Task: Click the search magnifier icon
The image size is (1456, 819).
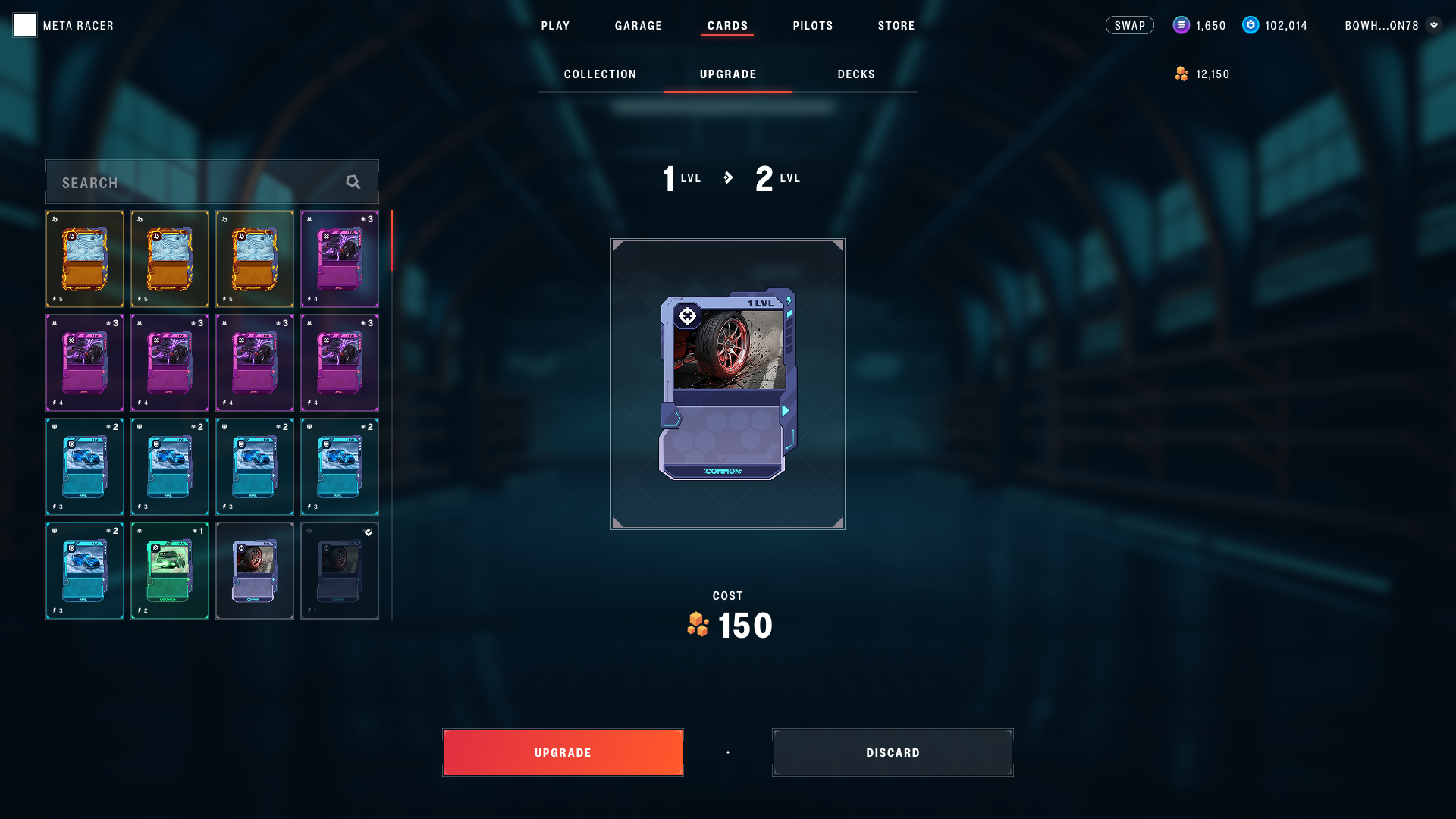Action: [x=353, y=182]
